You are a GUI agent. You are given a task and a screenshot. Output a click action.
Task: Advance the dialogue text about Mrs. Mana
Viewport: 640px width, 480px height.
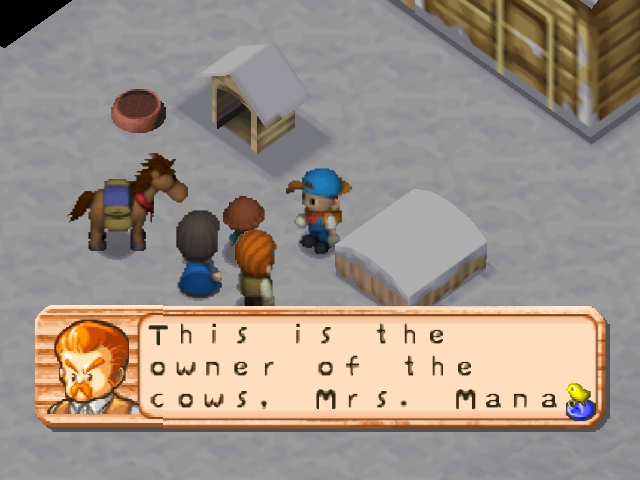(353, 367)
